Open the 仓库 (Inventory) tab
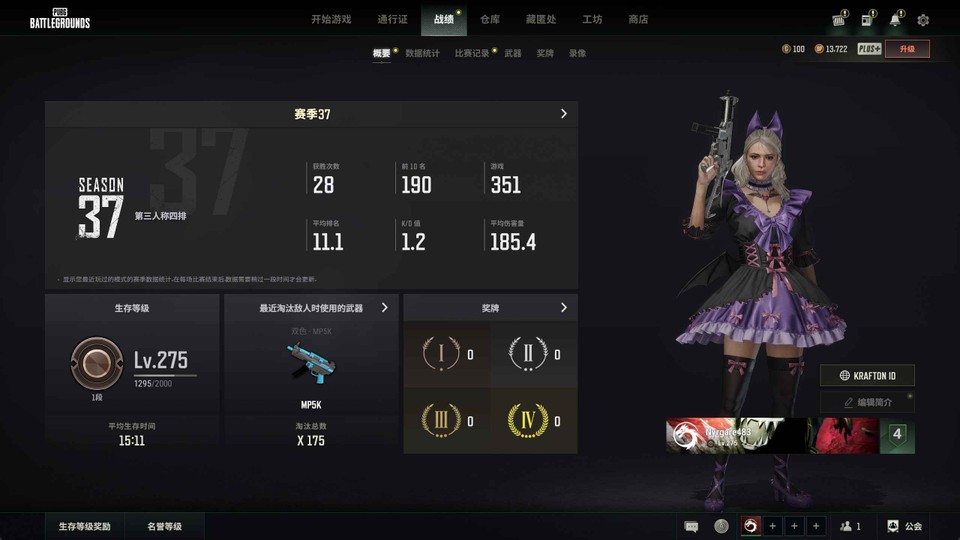 (490, 19)
